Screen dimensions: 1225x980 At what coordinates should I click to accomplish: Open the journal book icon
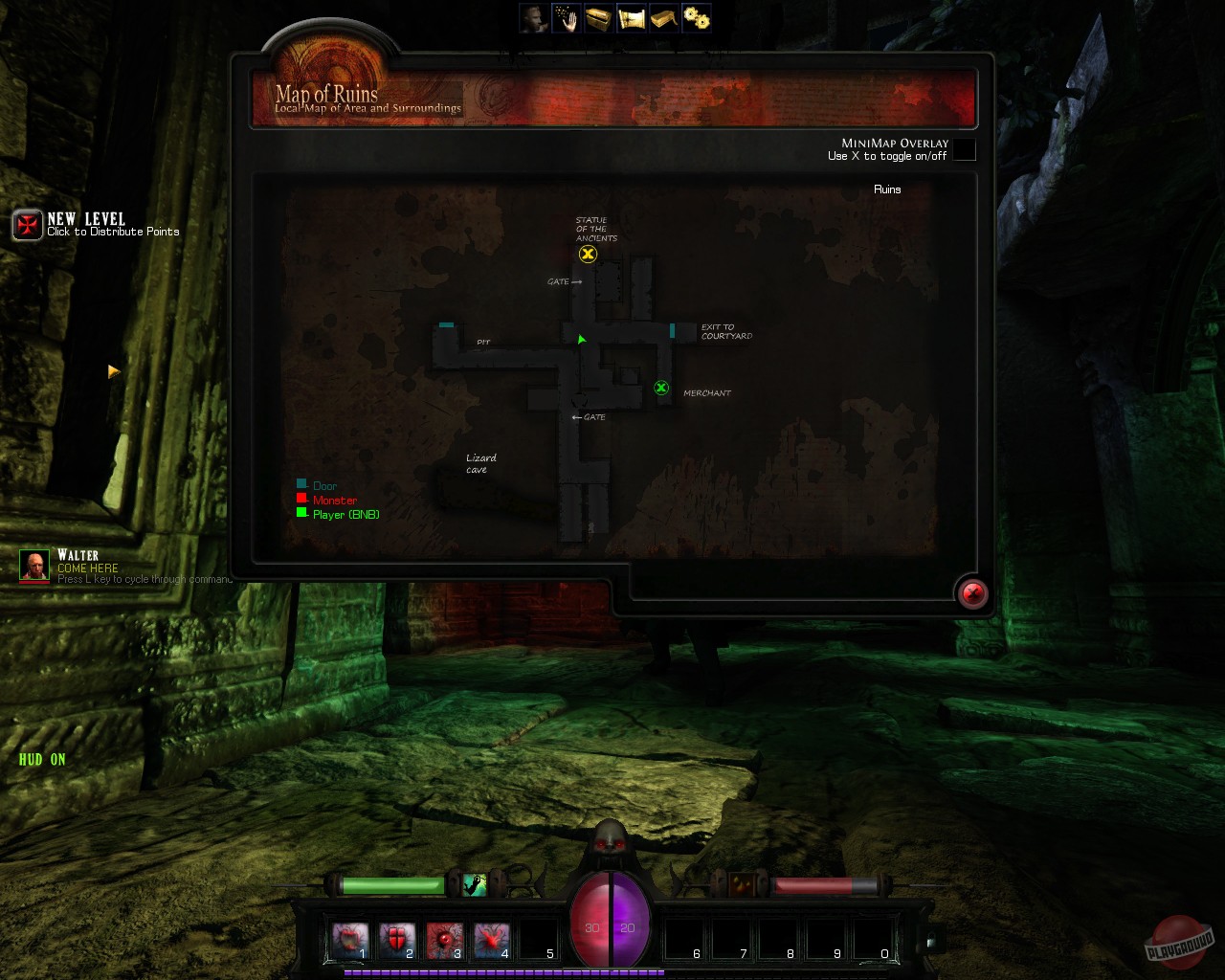click(663, 16)
